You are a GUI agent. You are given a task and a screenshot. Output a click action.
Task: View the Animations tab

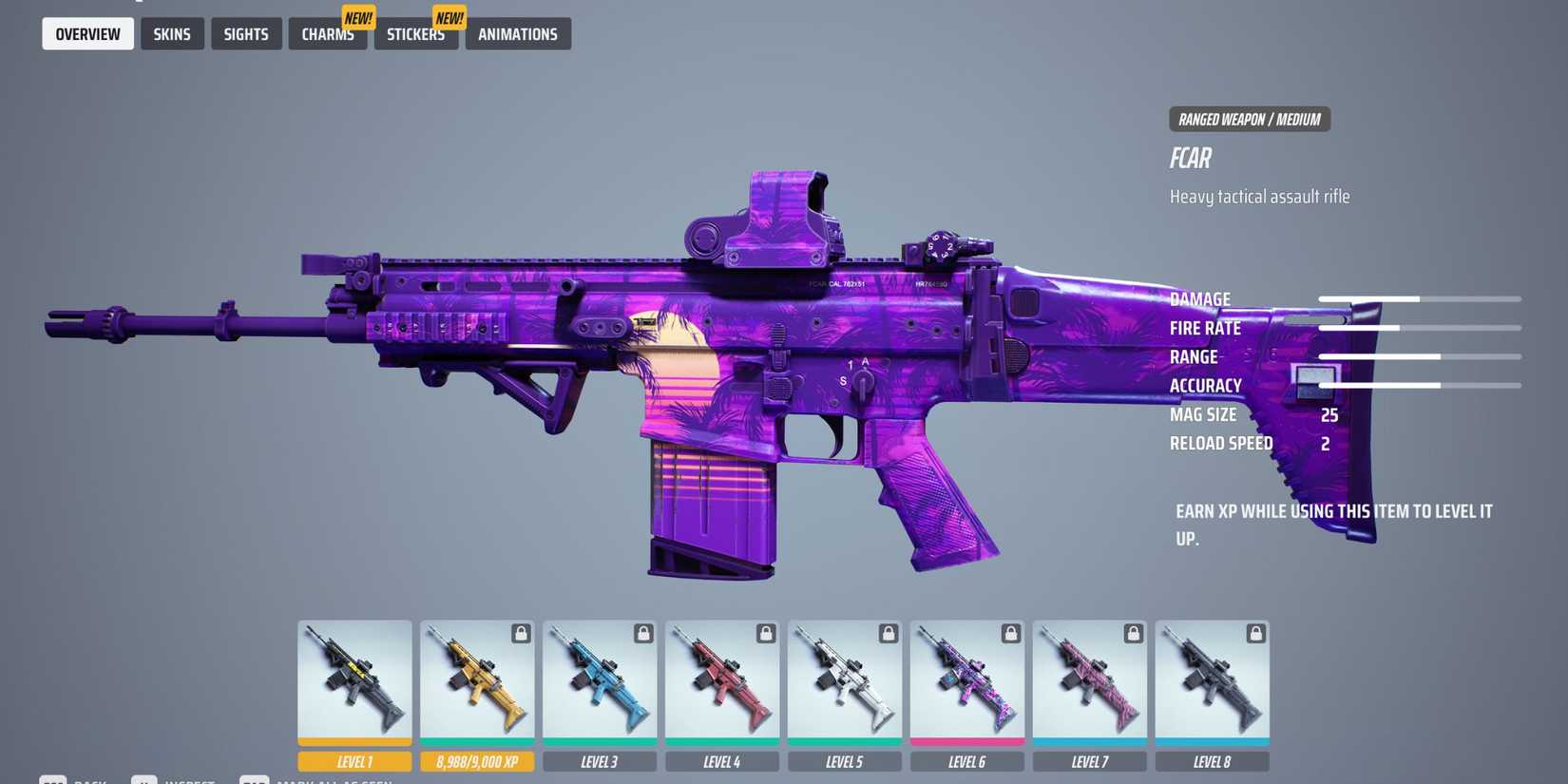click(x=518, y=34)
